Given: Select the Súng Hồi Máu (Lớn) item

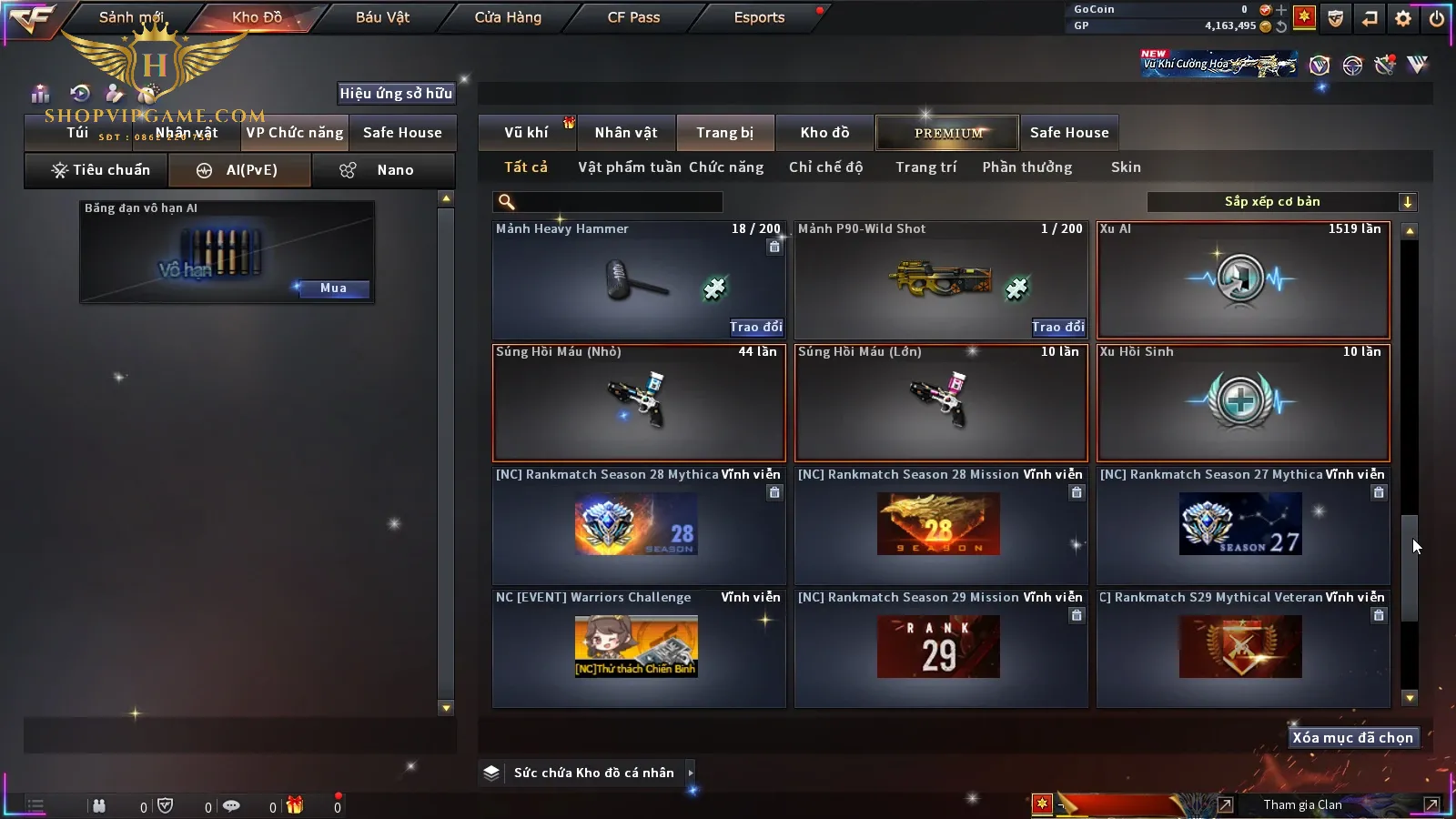Looking at the screenshot, I should tap(941, 403).
